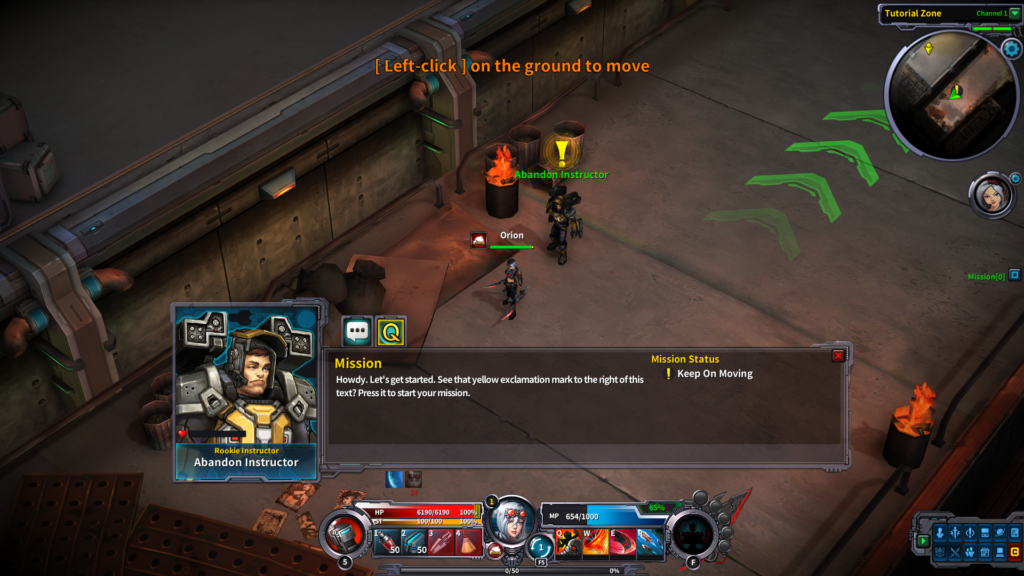Image resolution: width=1024 pixels, height=576 pixels.
Task: Activate the E skill icon
Action: pos(624,542)
